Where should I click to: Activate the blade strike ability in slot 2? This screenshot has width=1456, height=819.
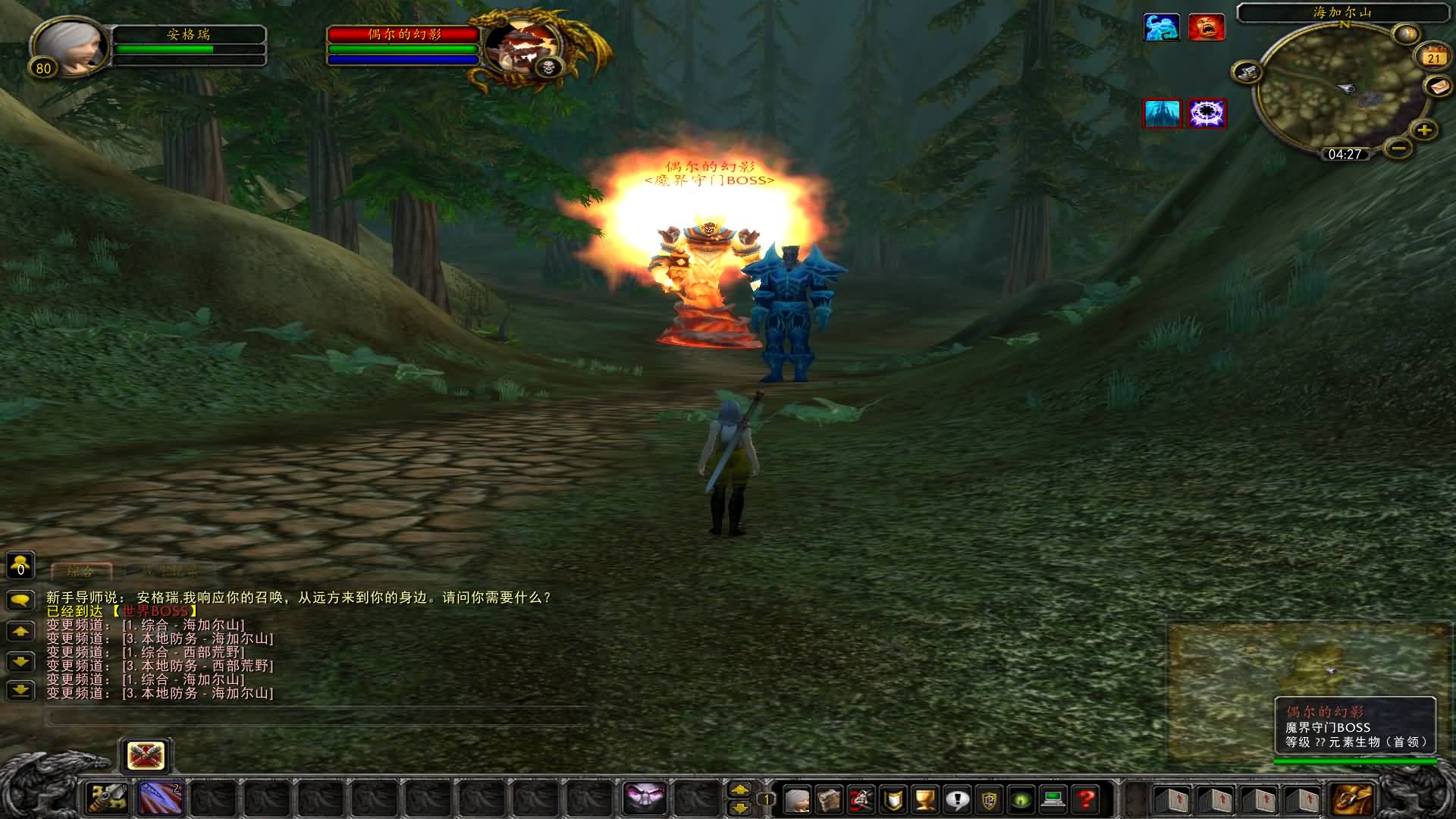tap(161, 799)
